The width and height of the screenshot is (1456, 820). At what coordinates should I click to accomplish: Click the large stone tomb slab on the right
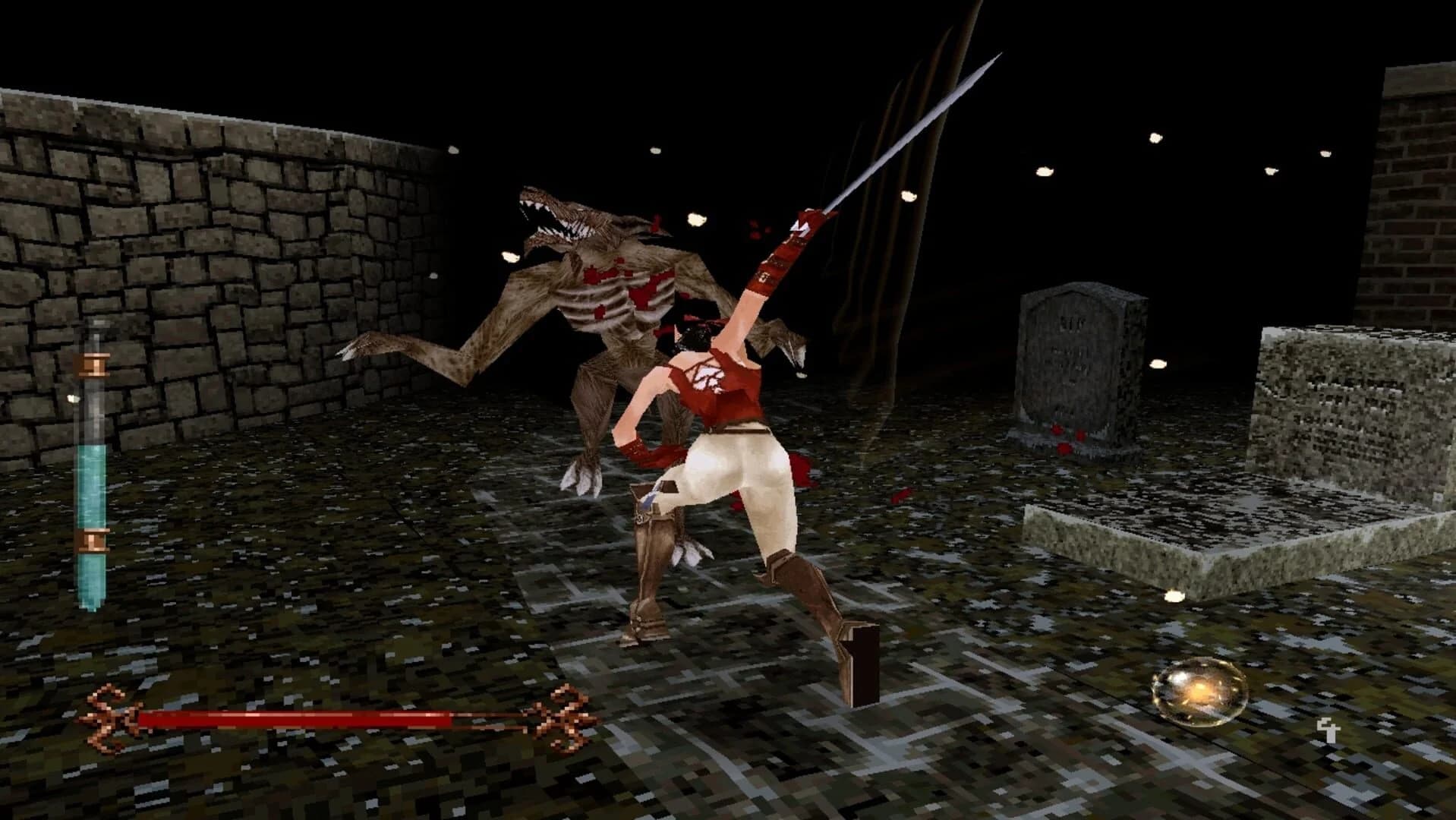[1215, 547]
